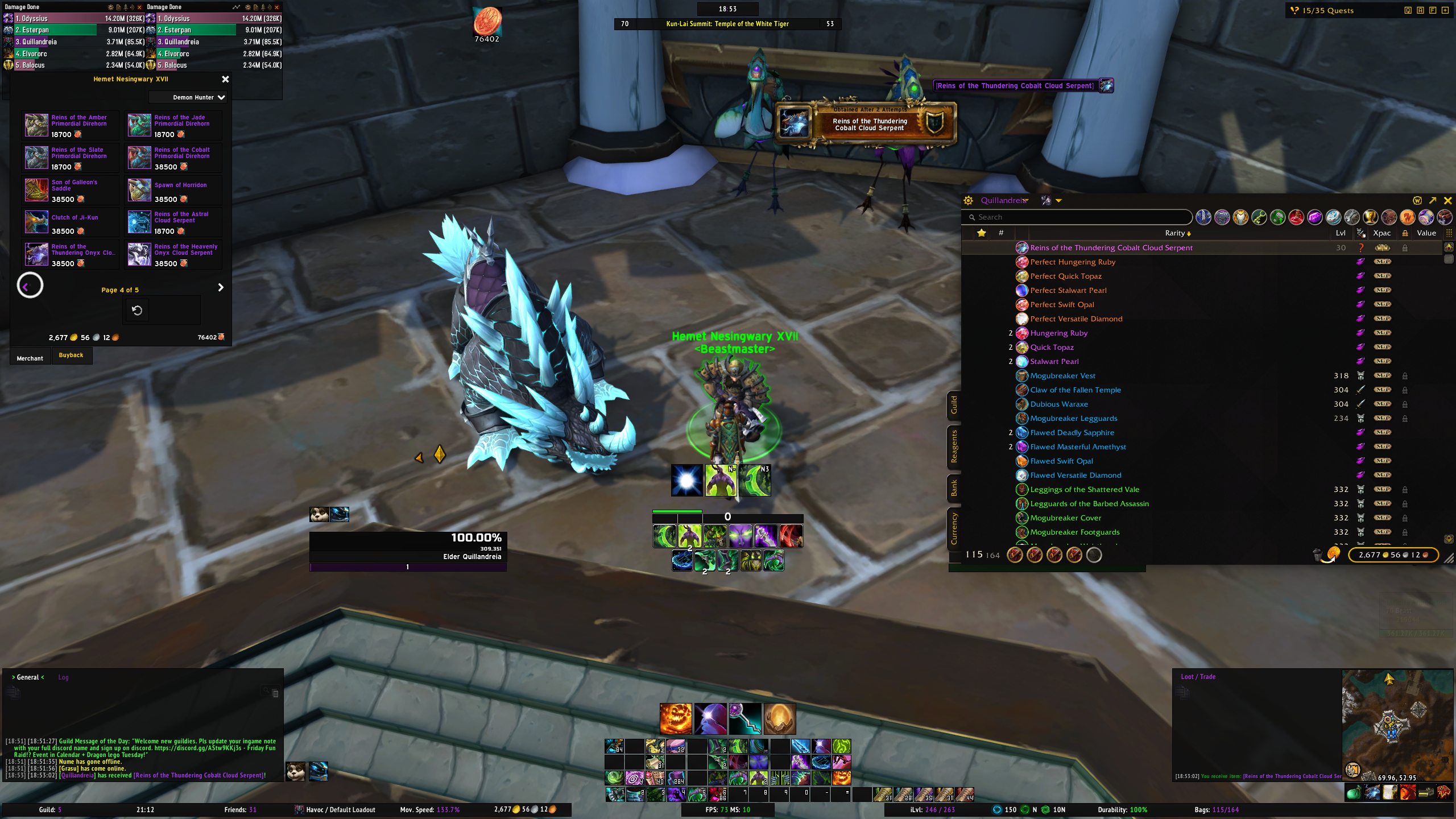This screenshot has height=819, width=1456.
Task: Go to the next merchant page
Action: coord(221,288)
